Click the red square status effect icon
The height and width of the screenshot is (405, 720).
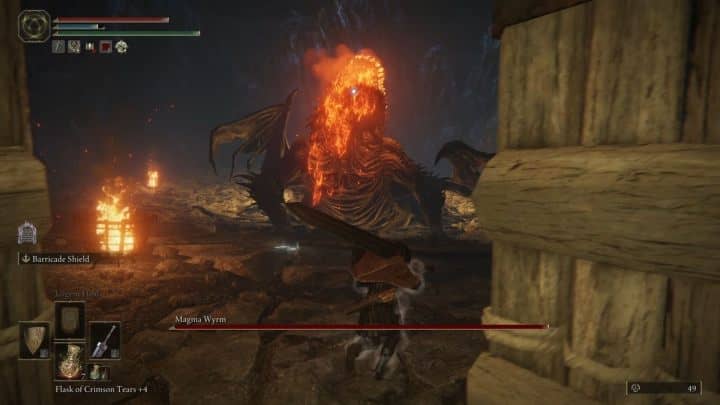pyautogui.click(x=106, y=46)
